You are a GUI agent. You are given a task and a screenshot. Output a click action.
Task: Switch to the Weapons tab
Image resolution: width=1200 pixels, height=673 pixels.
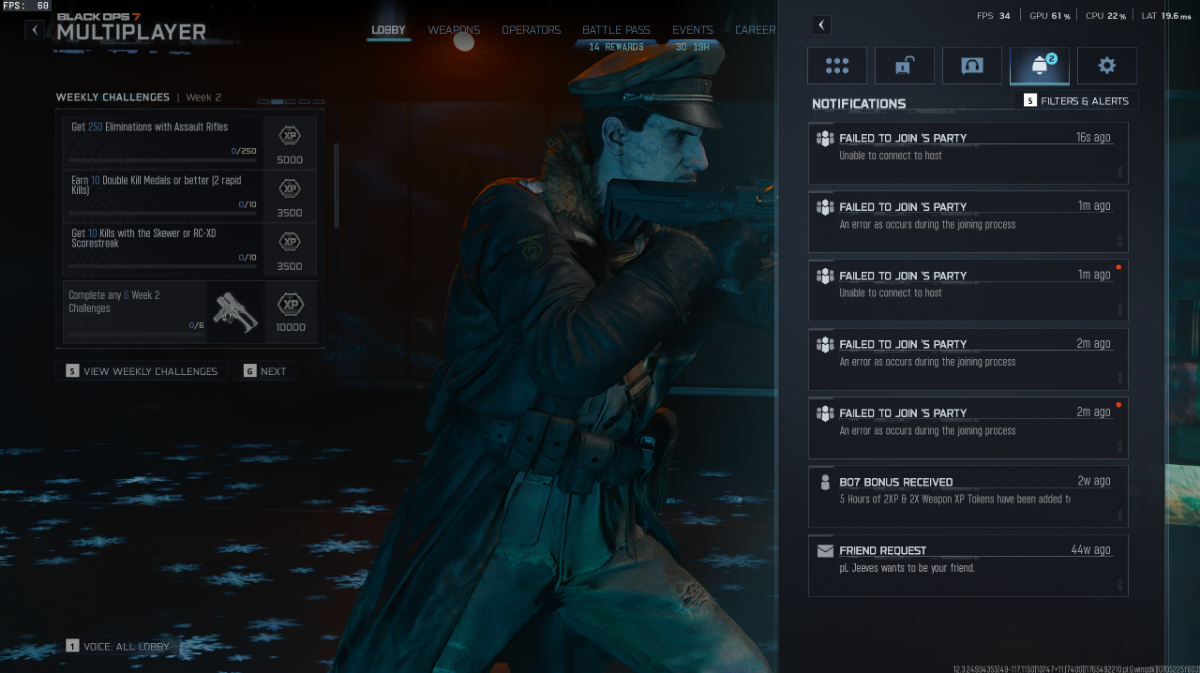[x=454, y=30]
